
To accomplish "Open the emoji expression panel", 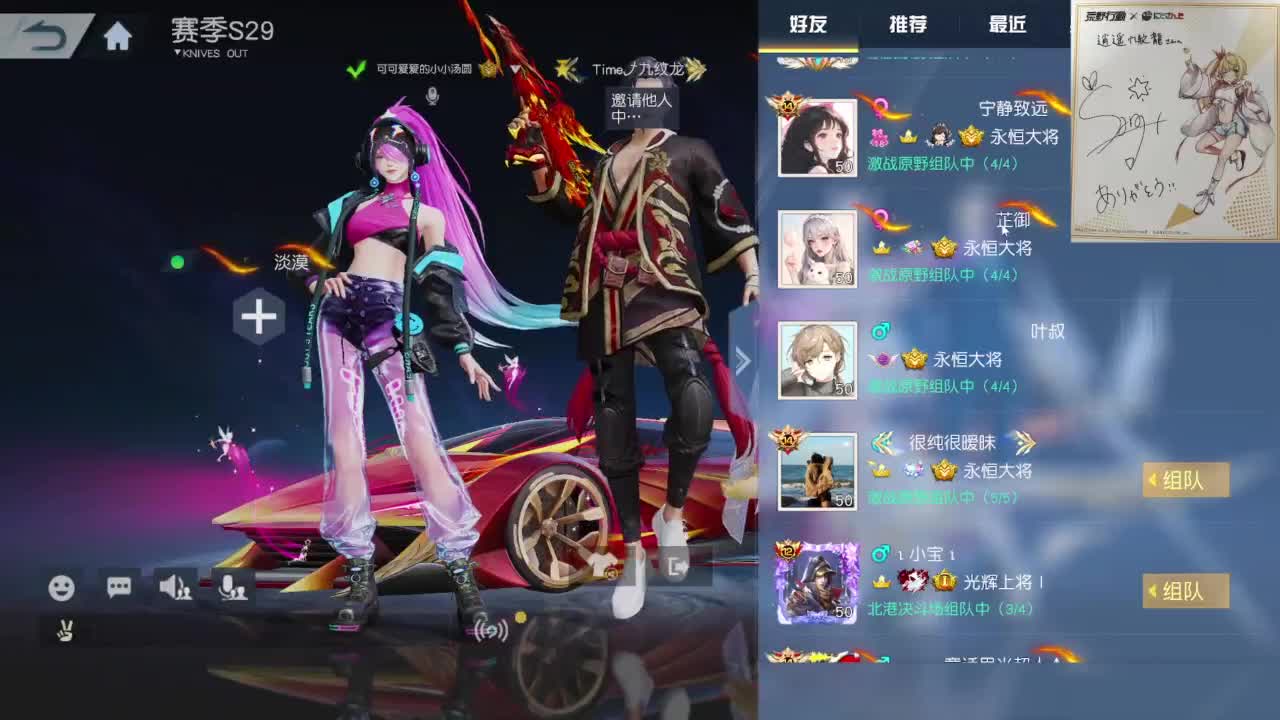I will point(63,590).
